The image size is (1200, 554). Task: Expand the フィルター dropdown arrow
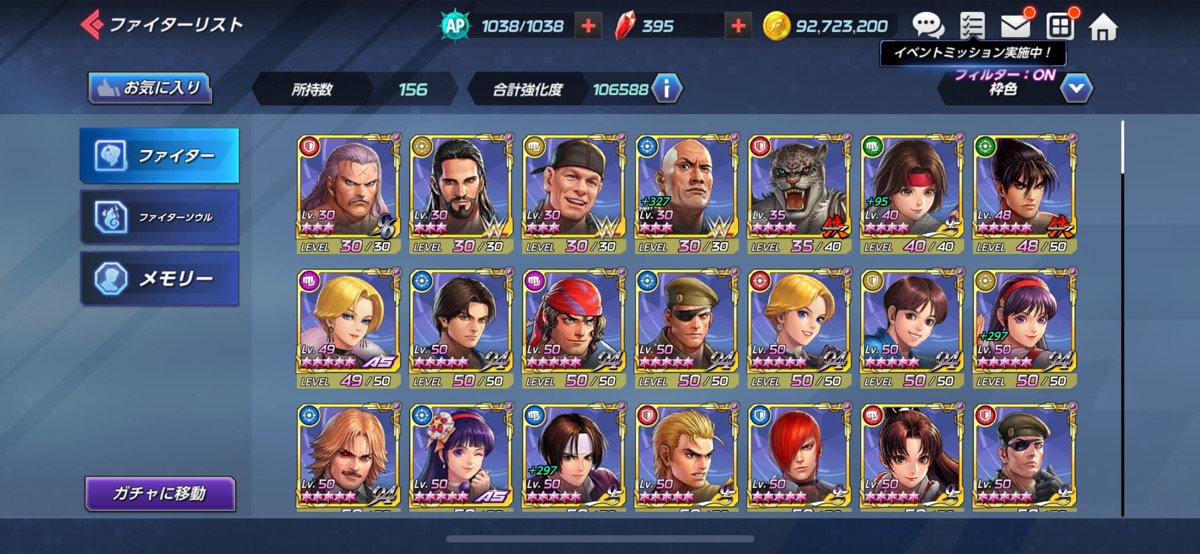pos(1076,88)
